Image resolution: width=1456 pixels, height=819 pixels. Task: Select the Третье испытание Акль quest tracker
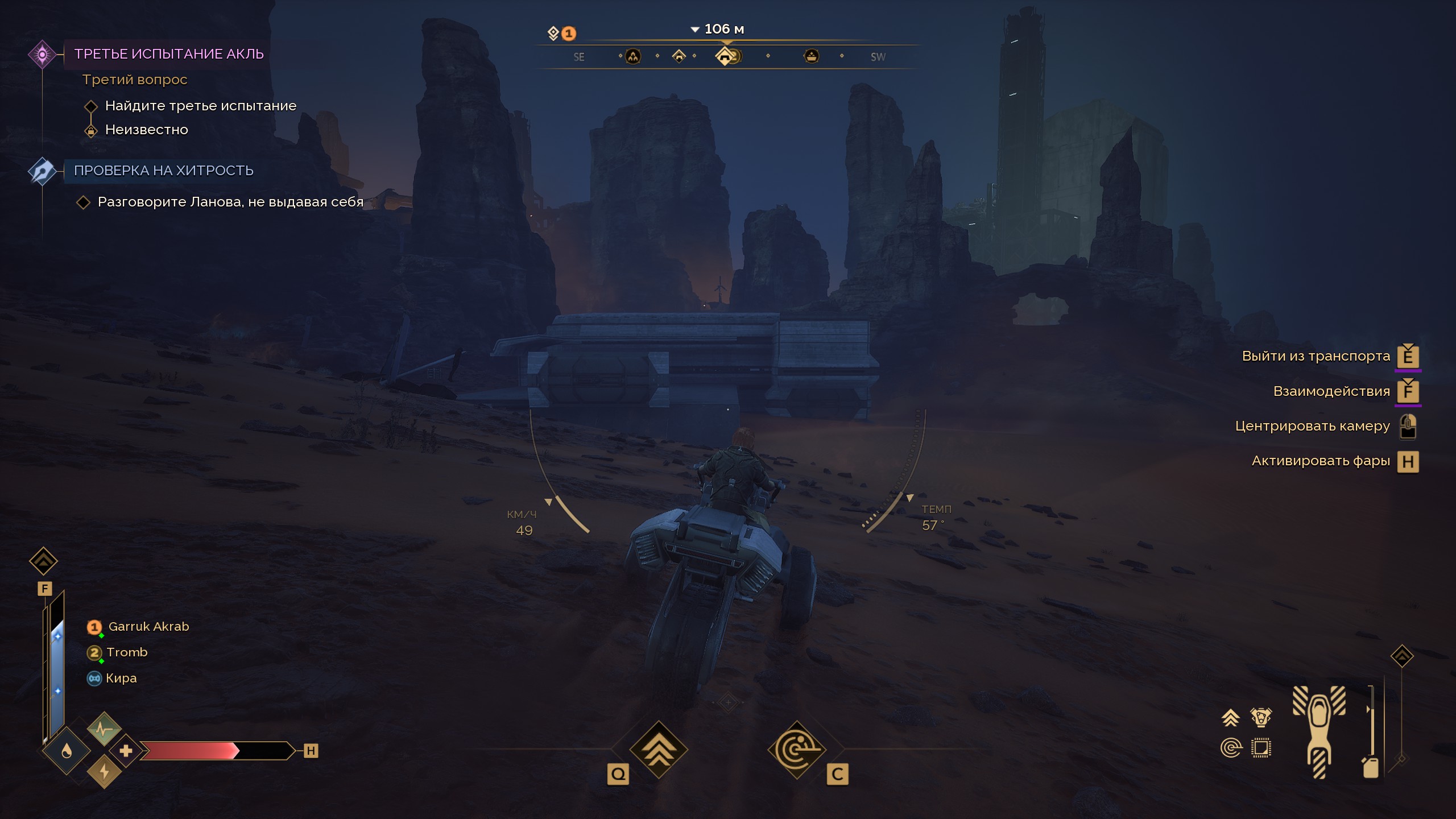pos(168,54)
